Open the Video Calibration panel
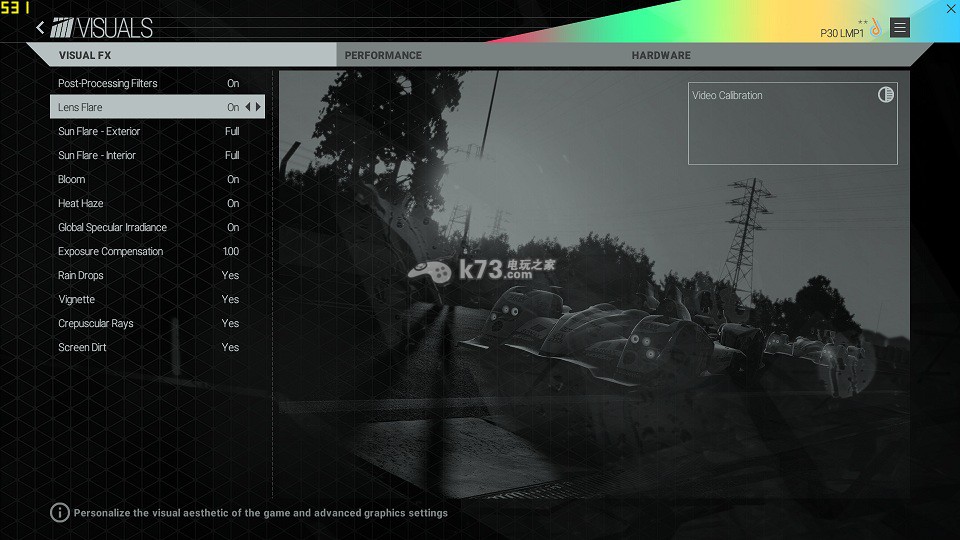The height and width of the screenshot is (540, 960). point(792,123)
